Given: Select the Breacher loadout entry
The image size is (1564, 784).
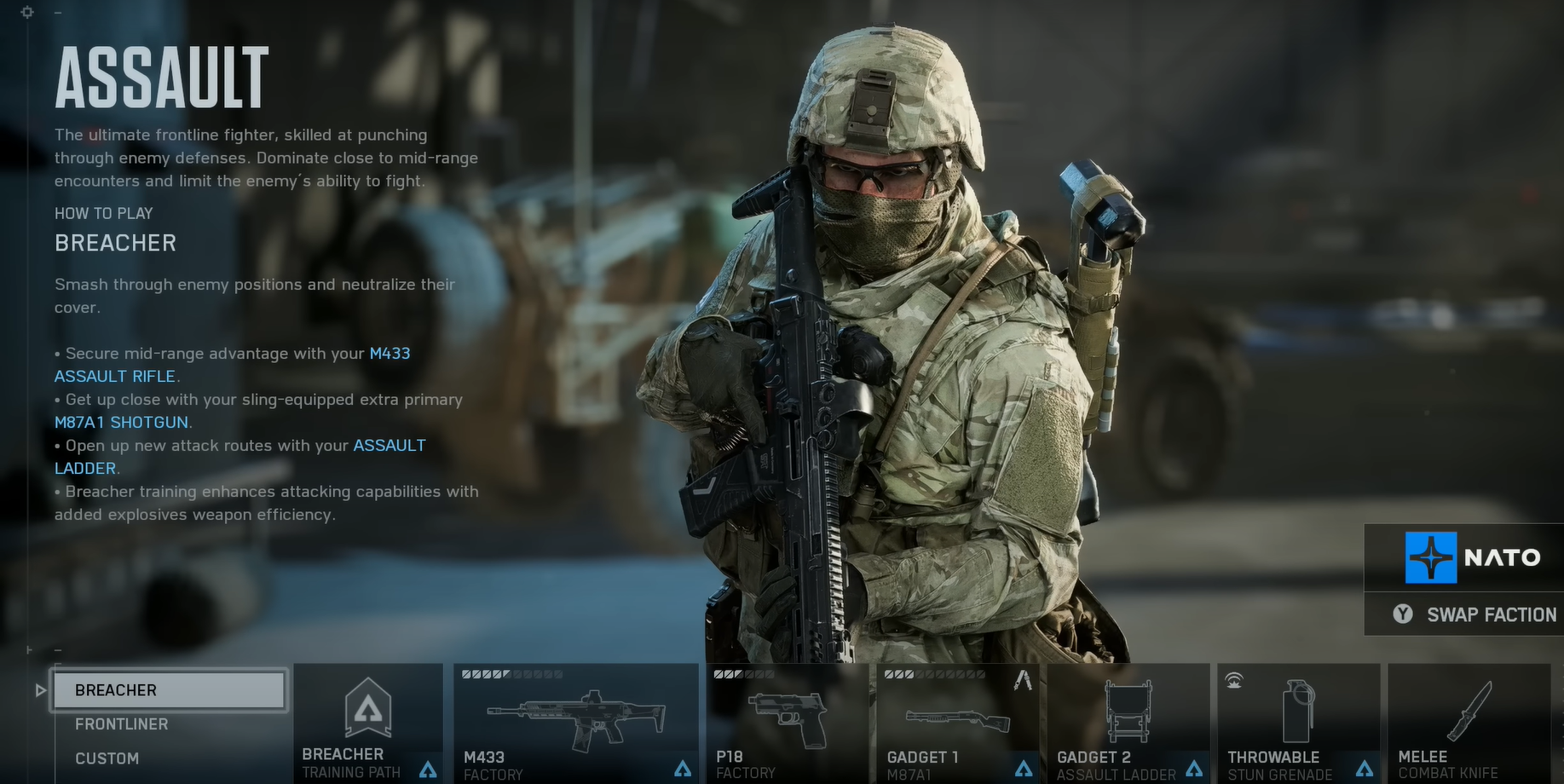Looking at the screenshot, I should [169, 690].
